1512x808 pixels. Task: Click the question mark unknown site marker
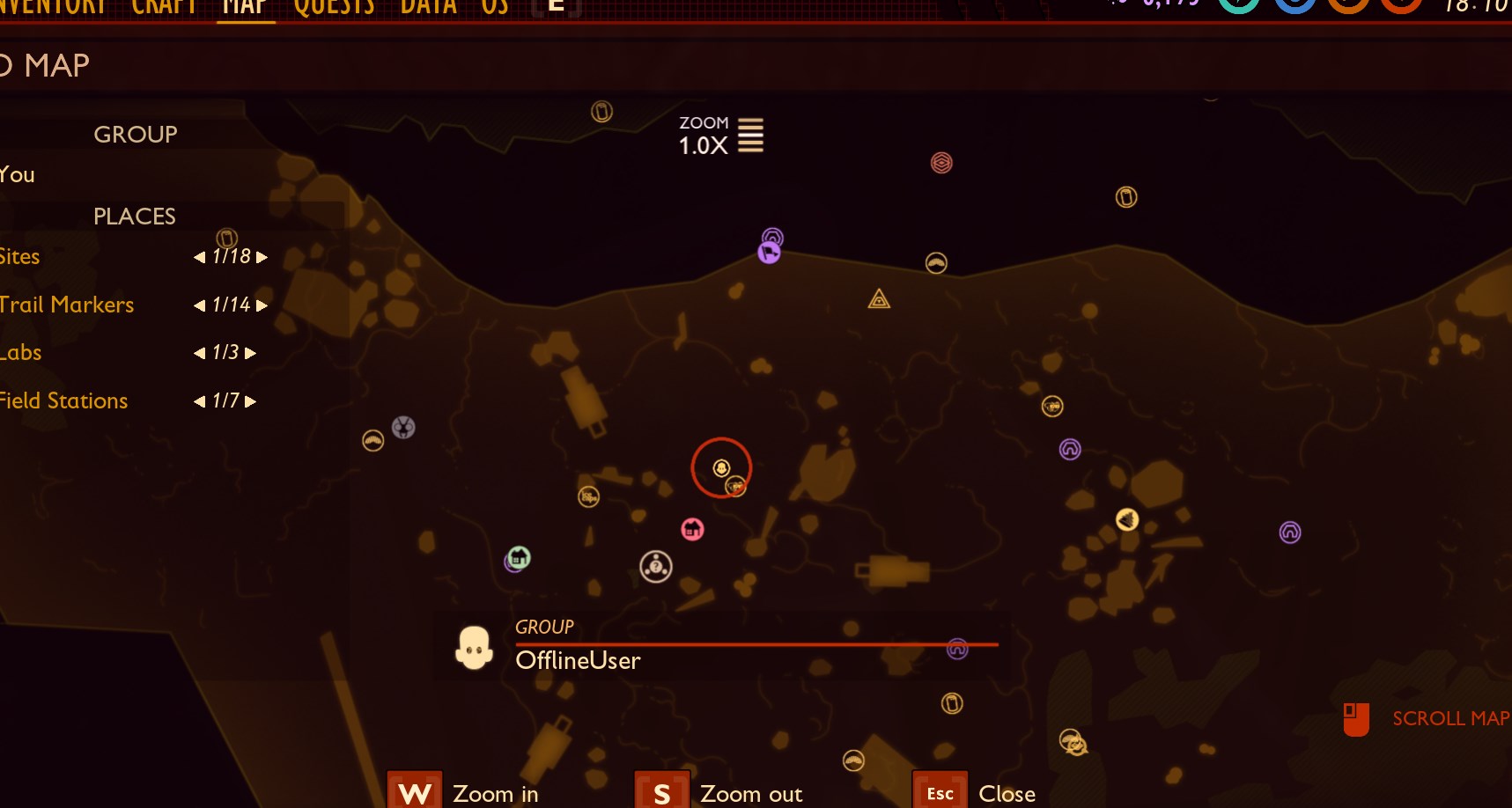tap(655, 567)
